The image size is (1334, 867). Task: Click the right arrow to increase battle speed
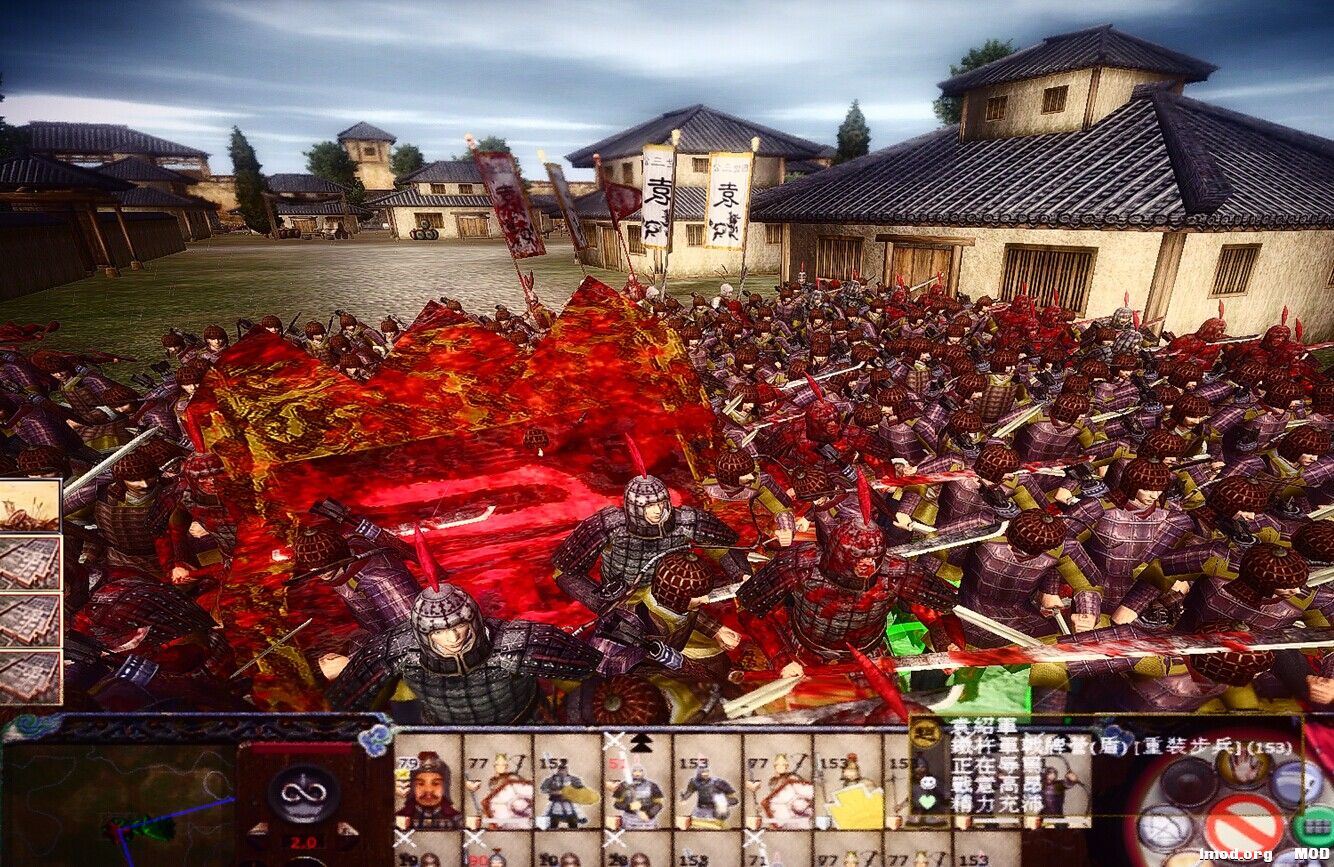point(345,828)
